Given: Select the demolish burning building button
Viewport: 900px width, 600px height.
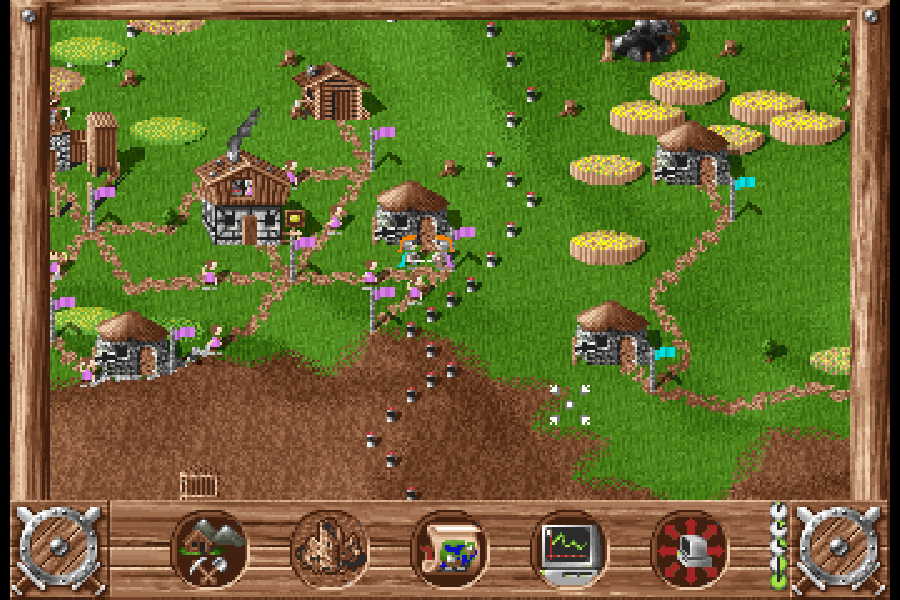Looking at the screenshot, I should [329, 549].
